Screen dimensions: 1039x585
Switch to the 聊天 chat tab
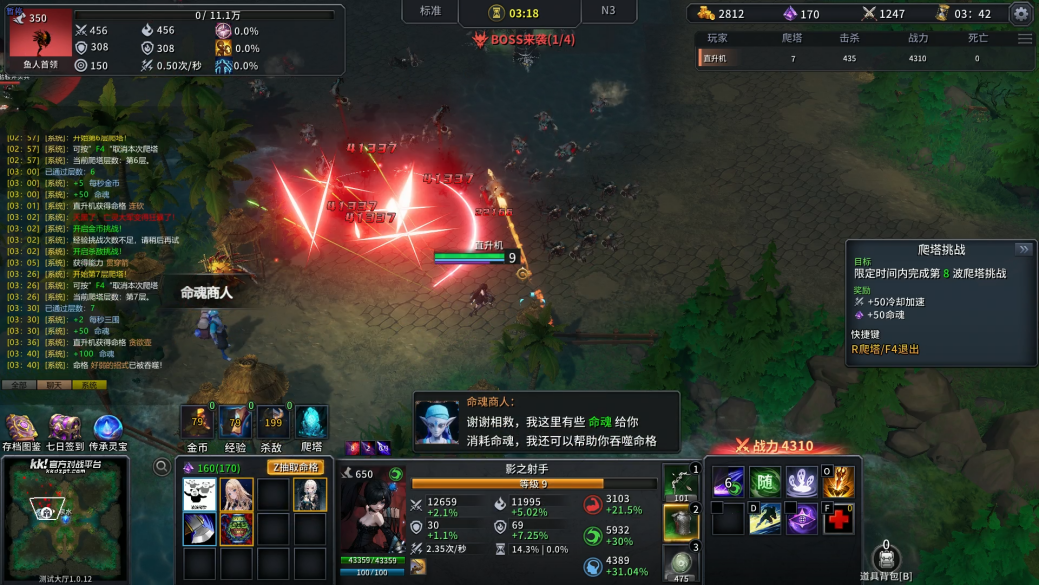[x=53, y=384]
